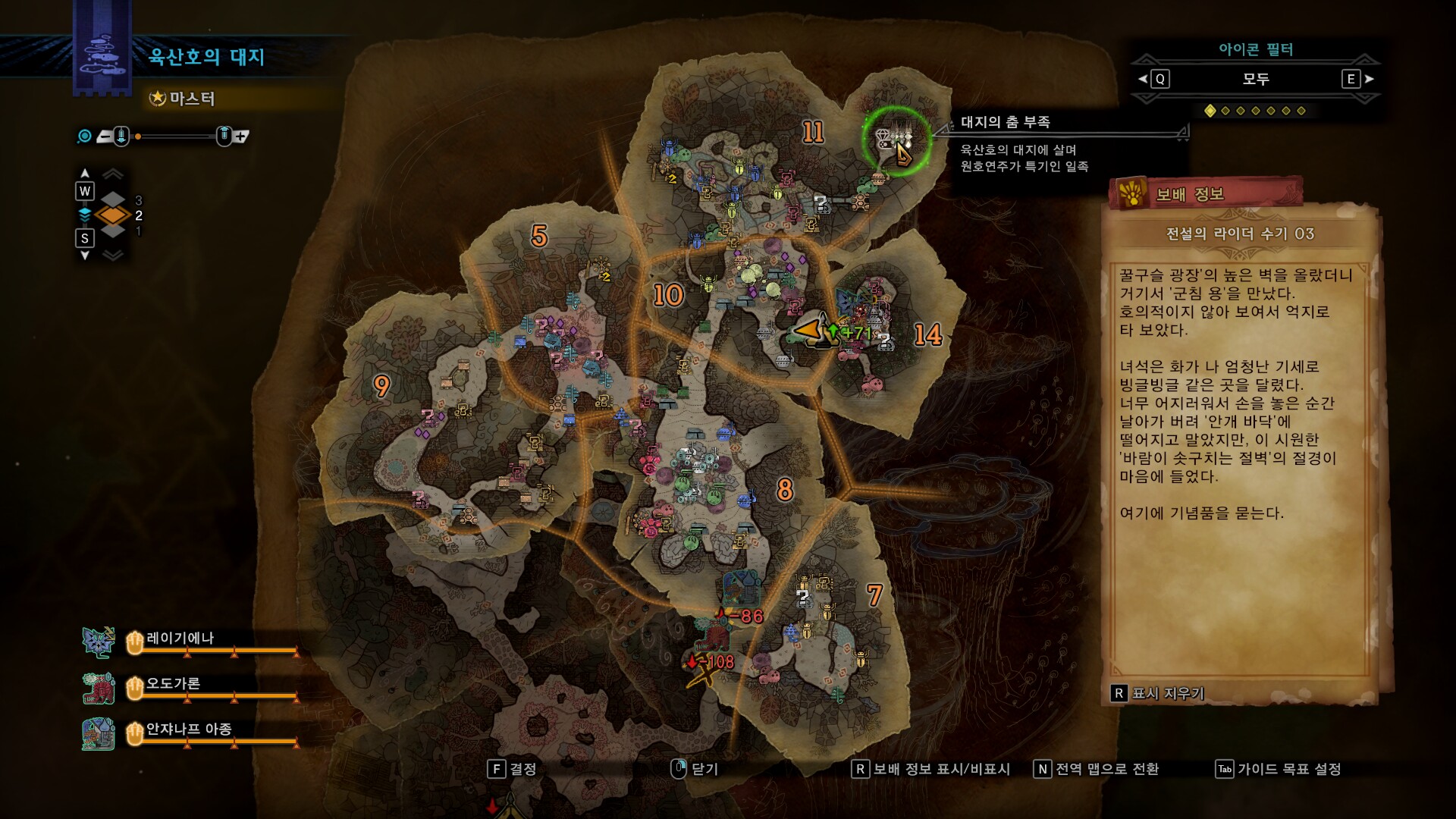Choose the area 5 number label
The image size is (1456, 819).
tap(539, 236)
